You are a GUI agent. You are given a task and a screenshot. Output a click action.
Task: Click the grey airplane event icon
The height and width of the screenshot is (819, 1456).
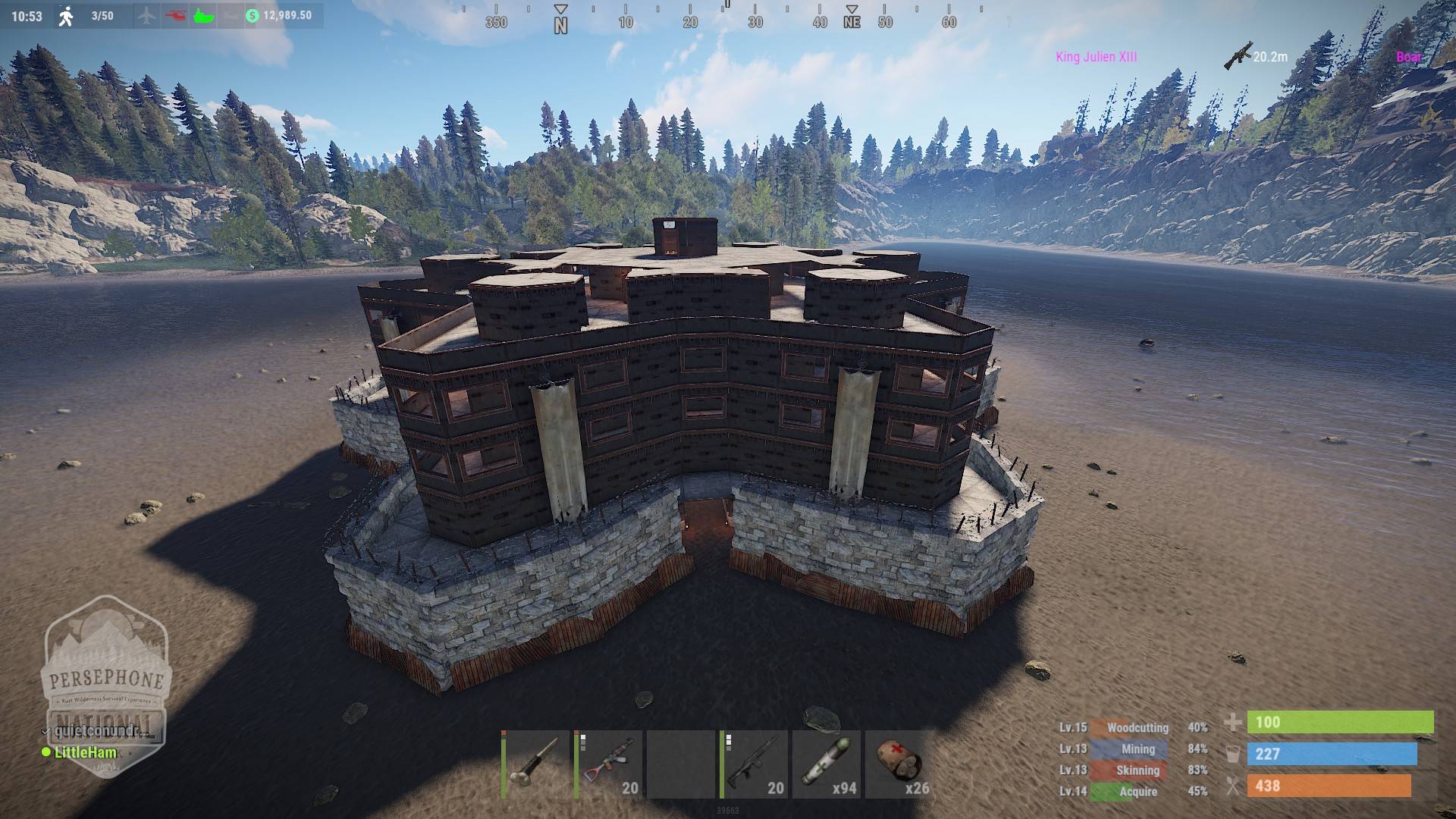[148, 15]
